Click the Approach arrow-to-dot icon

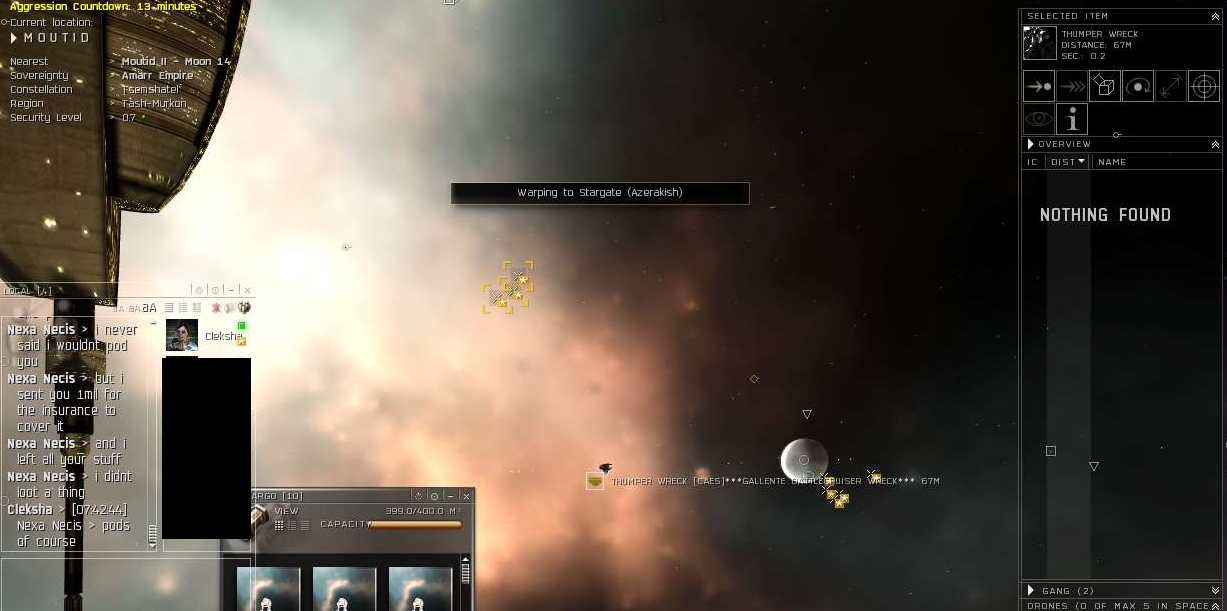1039,86
